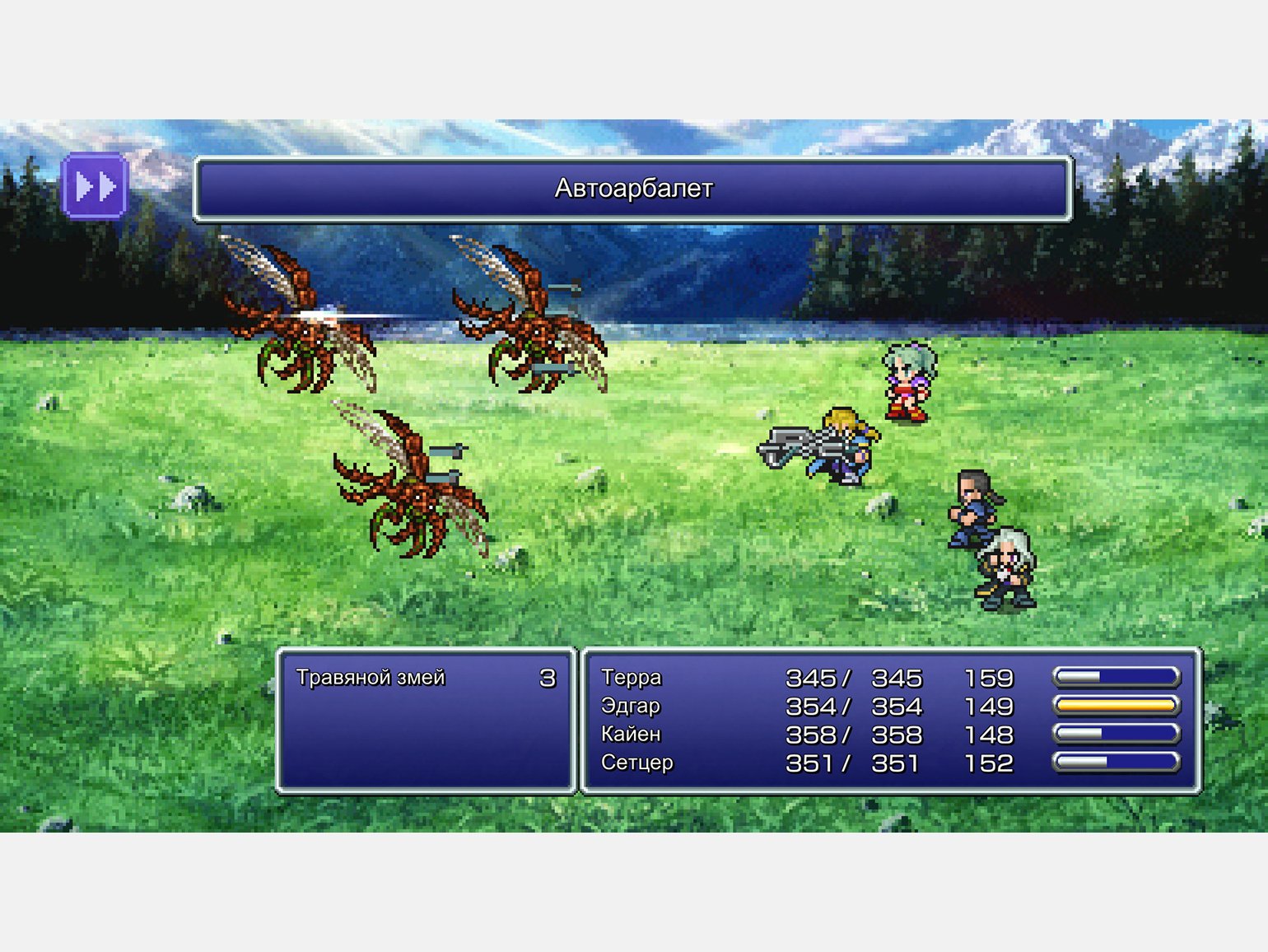Toggle the fast-forward battle speed button

point(95,187)
